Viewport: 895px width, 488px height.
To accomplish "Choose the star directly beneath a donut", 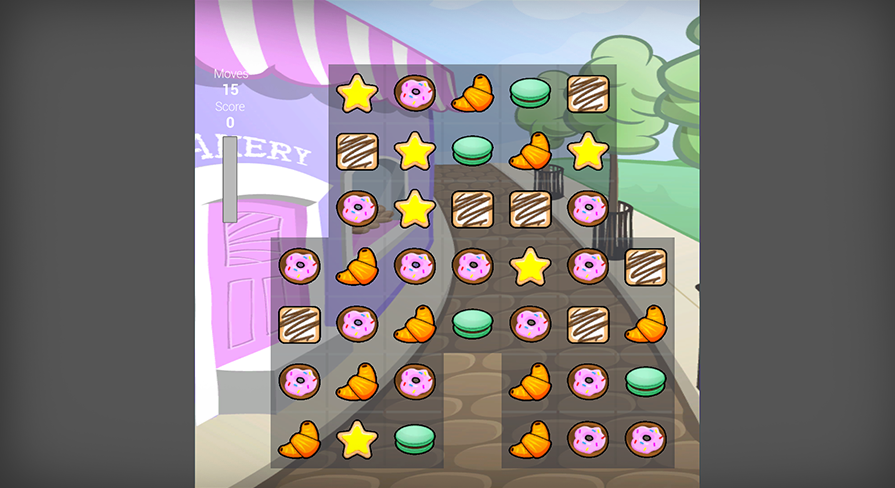I will (415, 151).
